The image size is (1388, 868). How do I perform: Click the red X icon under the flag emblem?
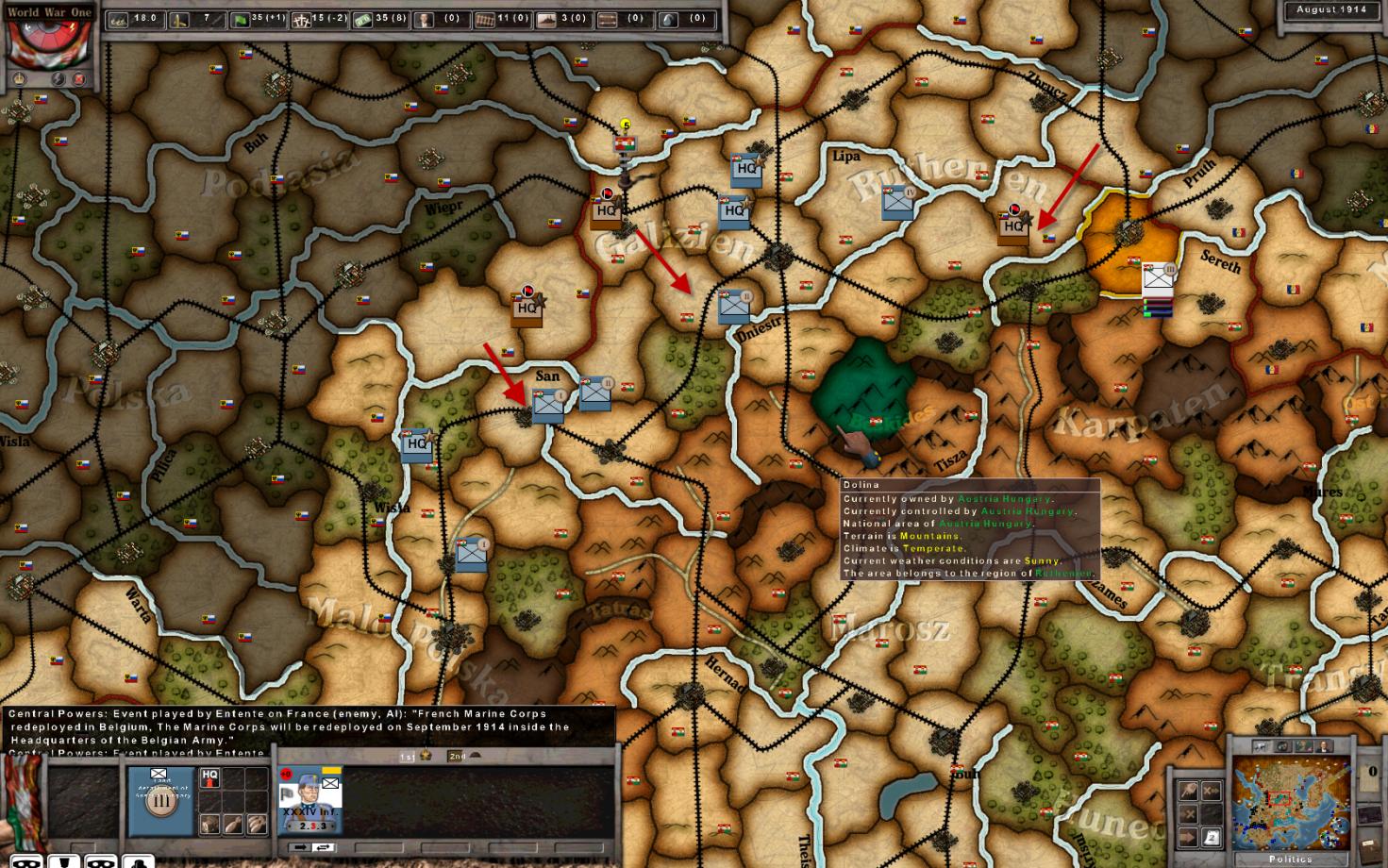(x=79, y=80)
